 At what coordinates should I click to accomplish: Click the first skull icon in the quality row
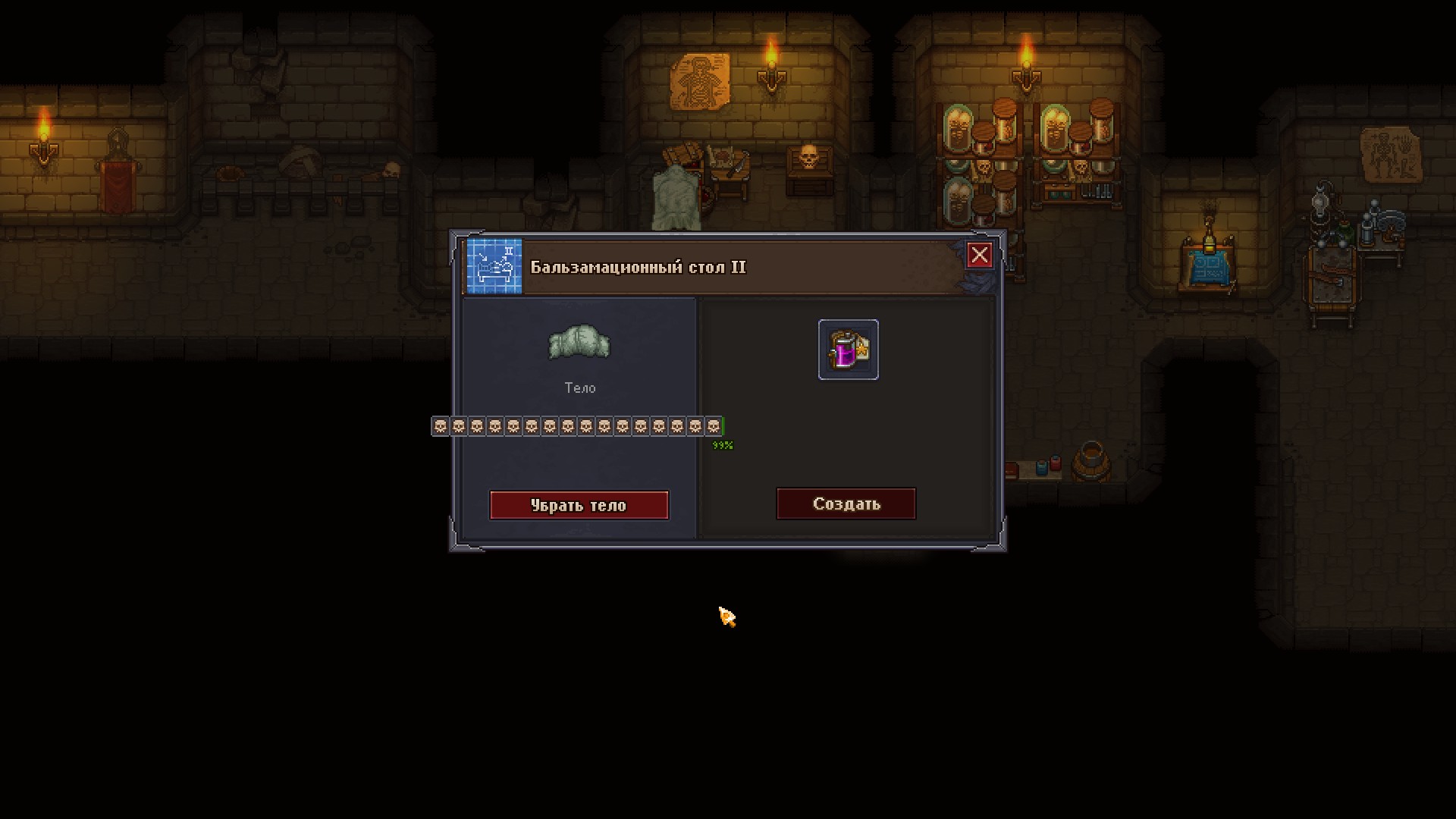[x=438, y=426]
